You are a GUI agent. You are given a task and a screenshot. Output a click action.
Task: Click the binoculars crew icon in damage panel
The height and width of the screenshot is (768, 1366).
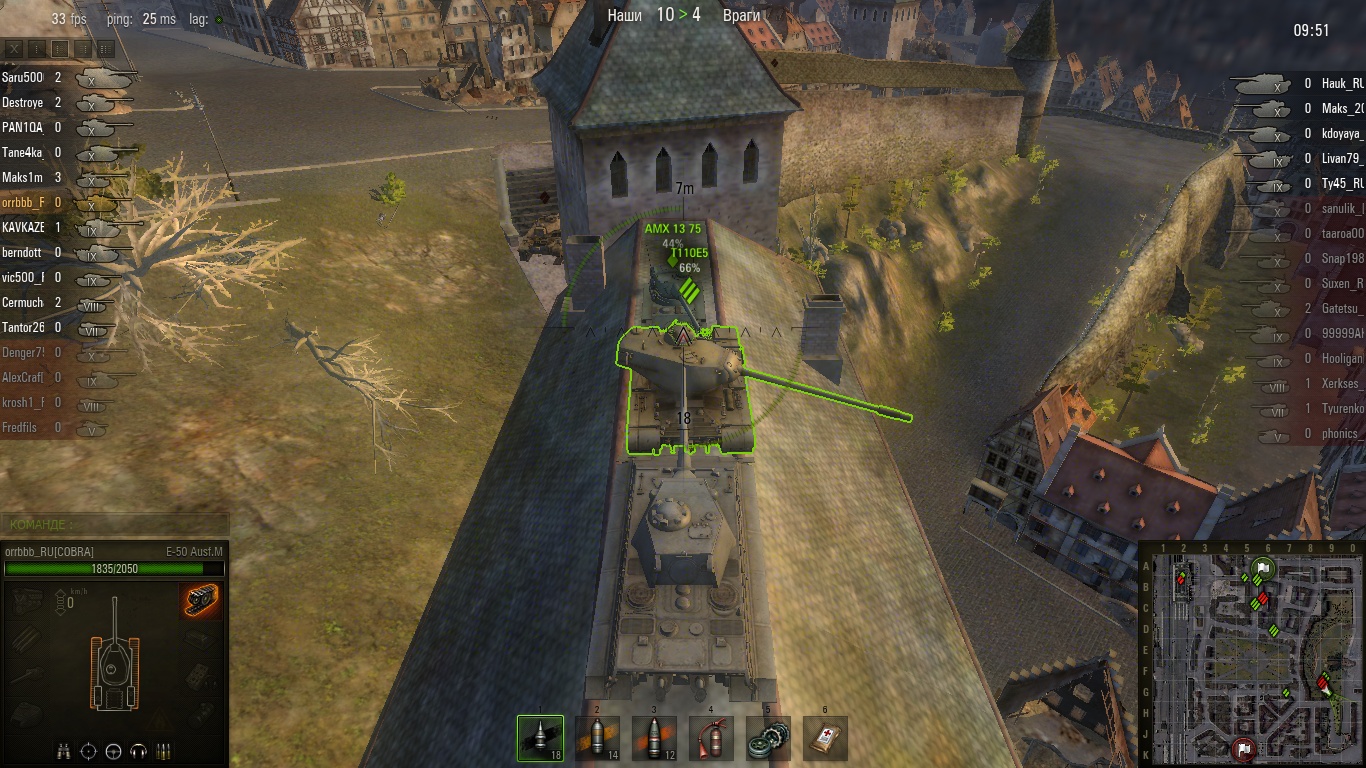tap(64, 750)
